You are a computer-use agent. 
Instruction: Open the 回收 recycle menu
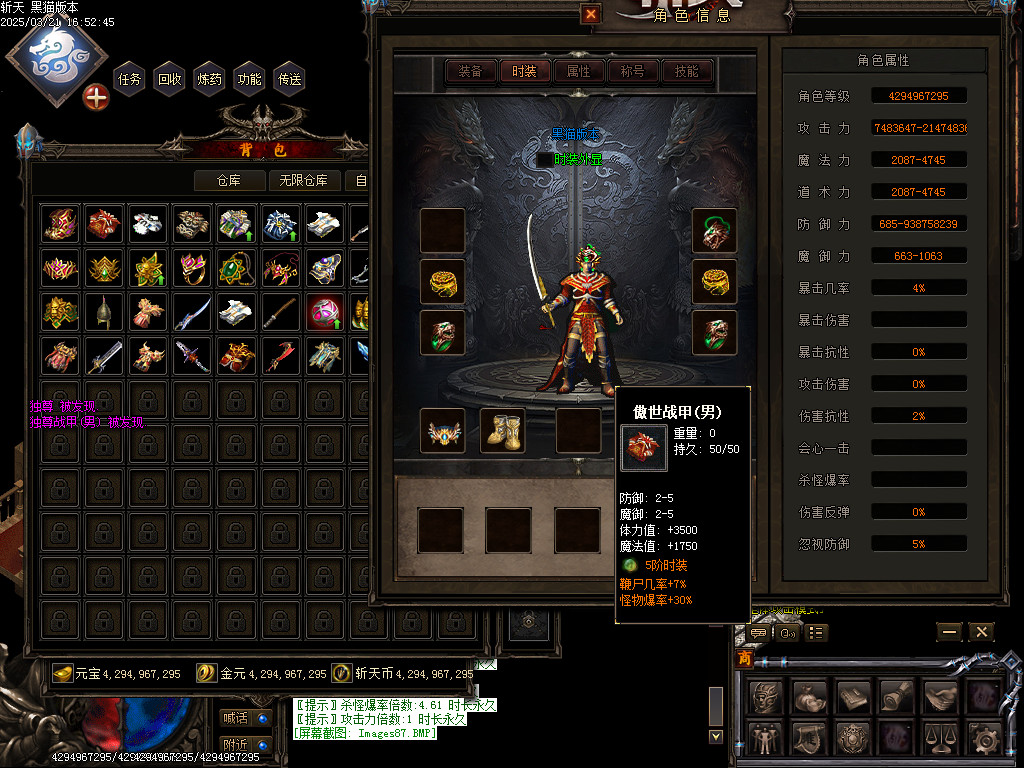coord(170,79)
